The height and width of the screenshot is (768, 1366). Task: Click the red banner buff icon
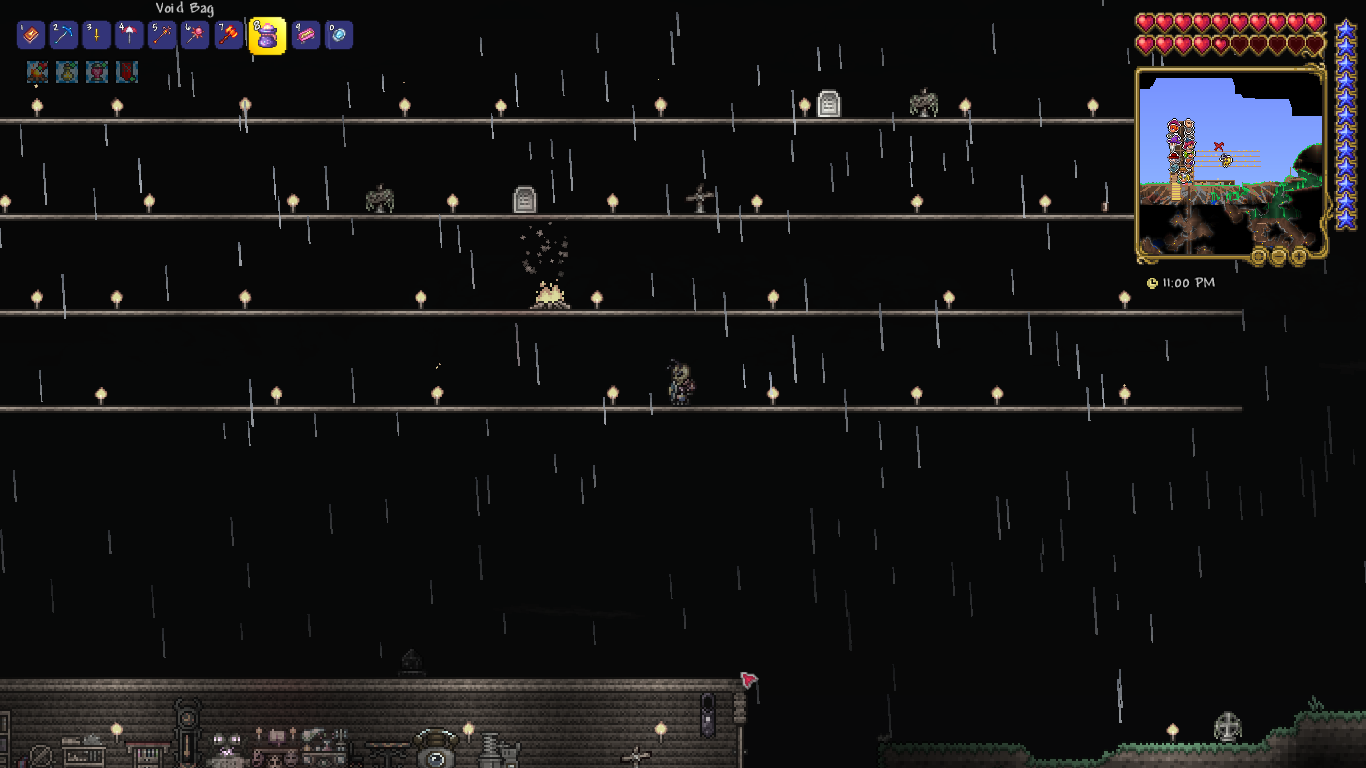pos(127,72)
